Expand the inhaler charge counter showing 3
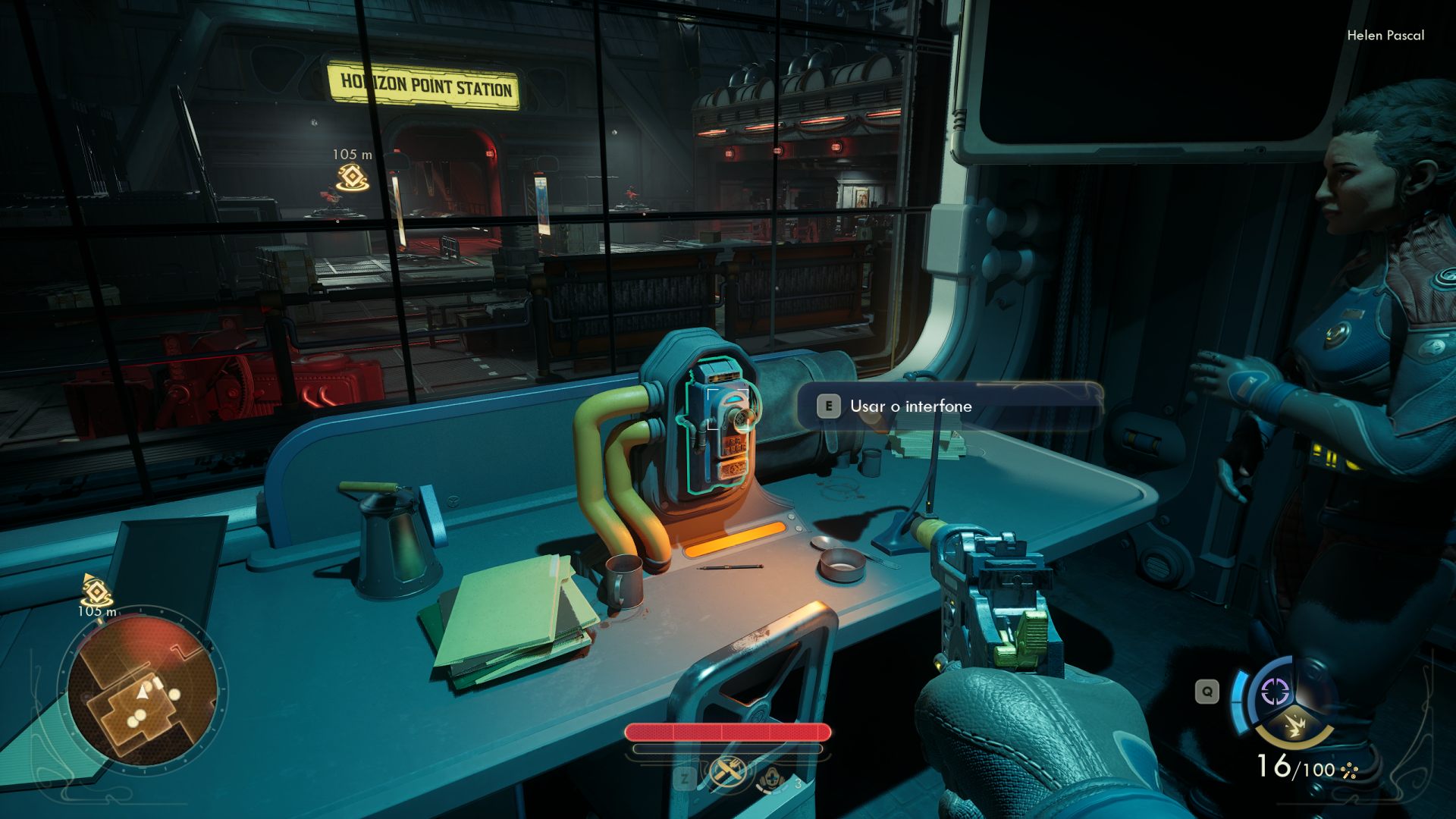 click(798, 783)
